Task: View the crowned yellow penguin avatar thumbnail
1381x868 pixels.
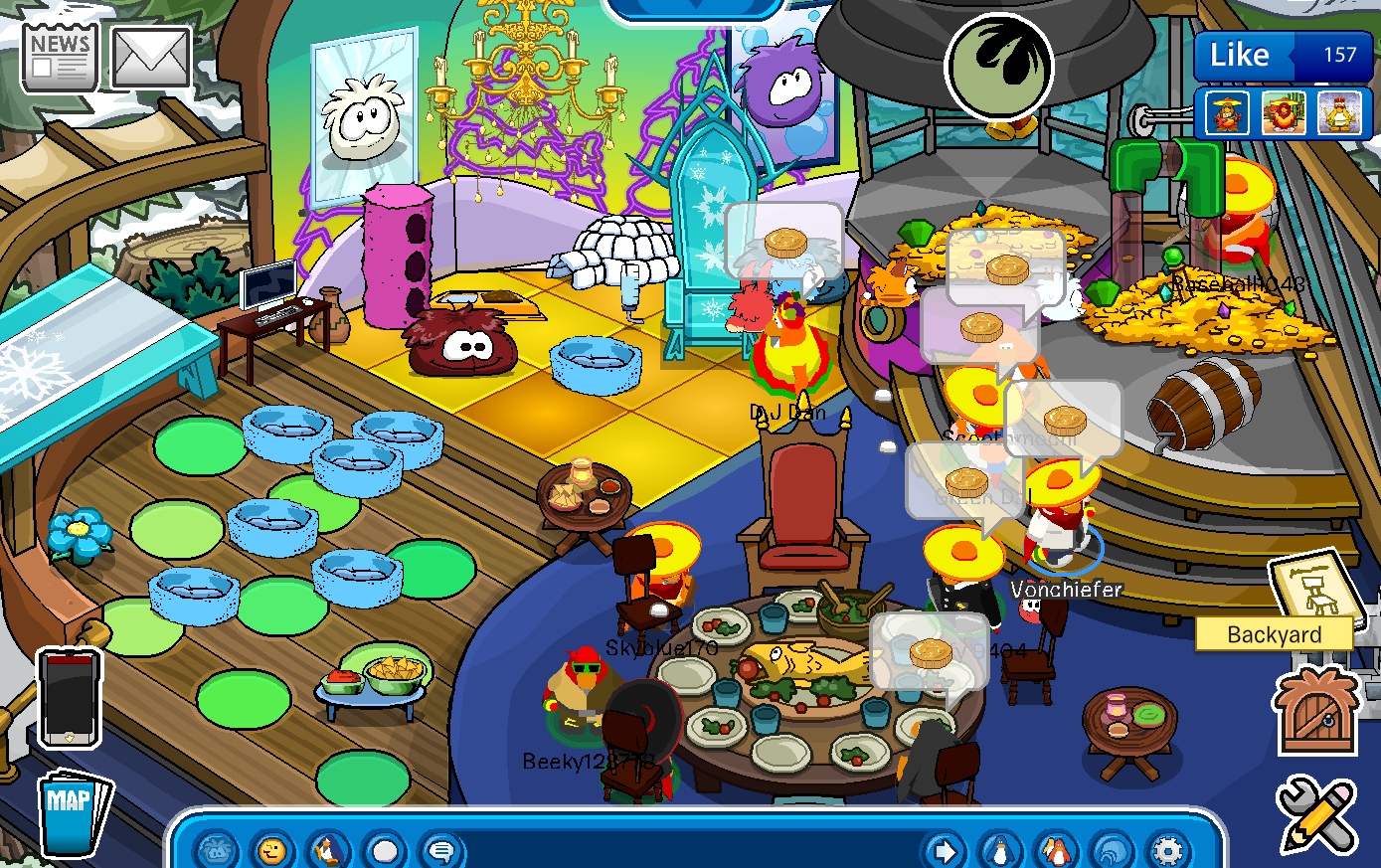Action: tap(1338, 112)
